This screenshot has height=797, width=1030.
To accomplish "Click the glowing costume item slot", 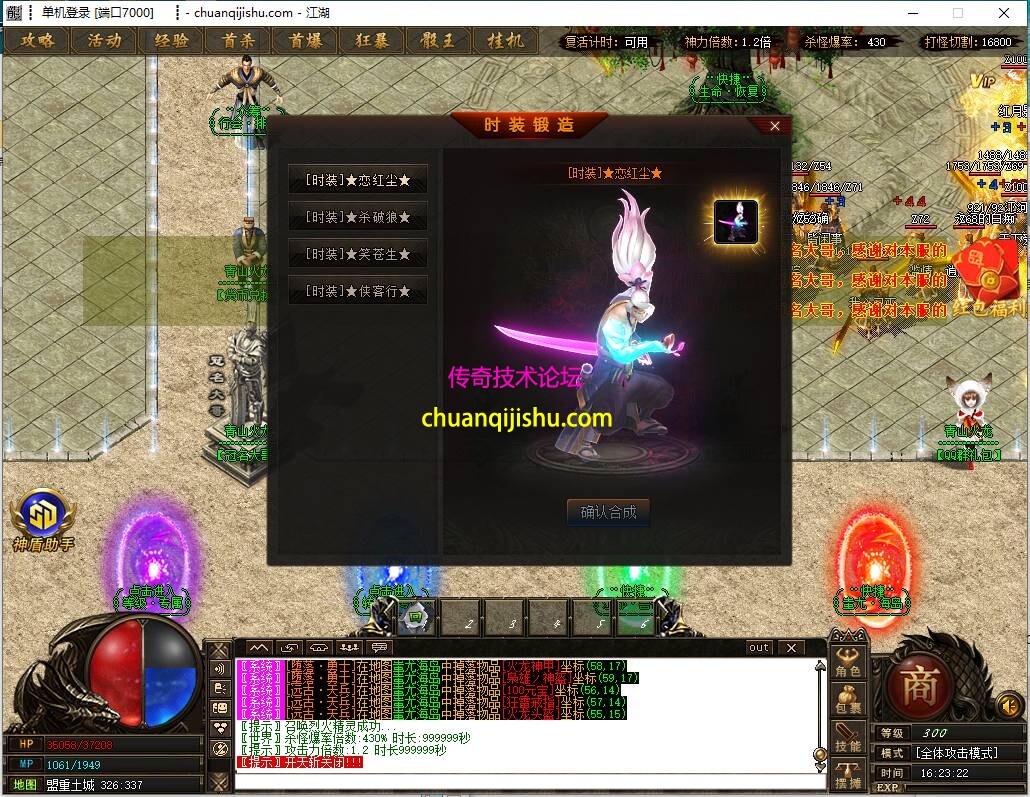I will [x=735, y=221].
